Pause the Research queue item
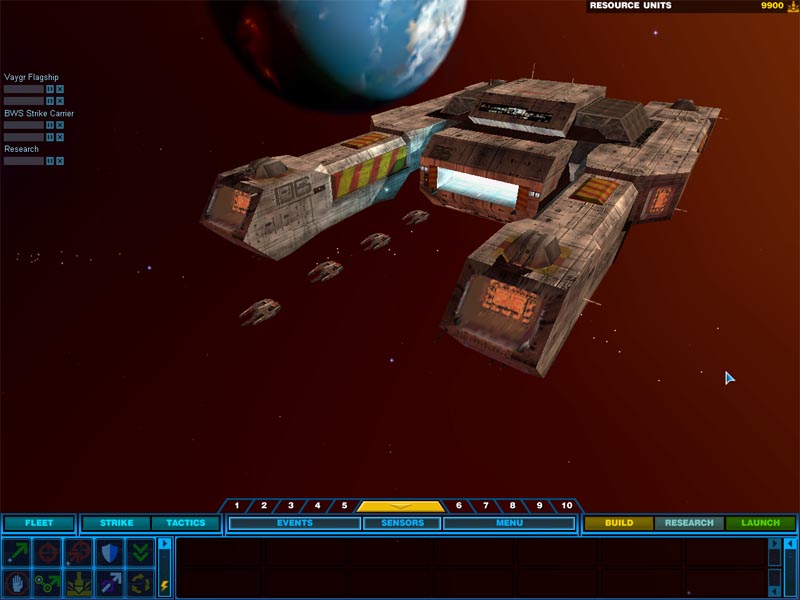 click(x=50, y=161)
